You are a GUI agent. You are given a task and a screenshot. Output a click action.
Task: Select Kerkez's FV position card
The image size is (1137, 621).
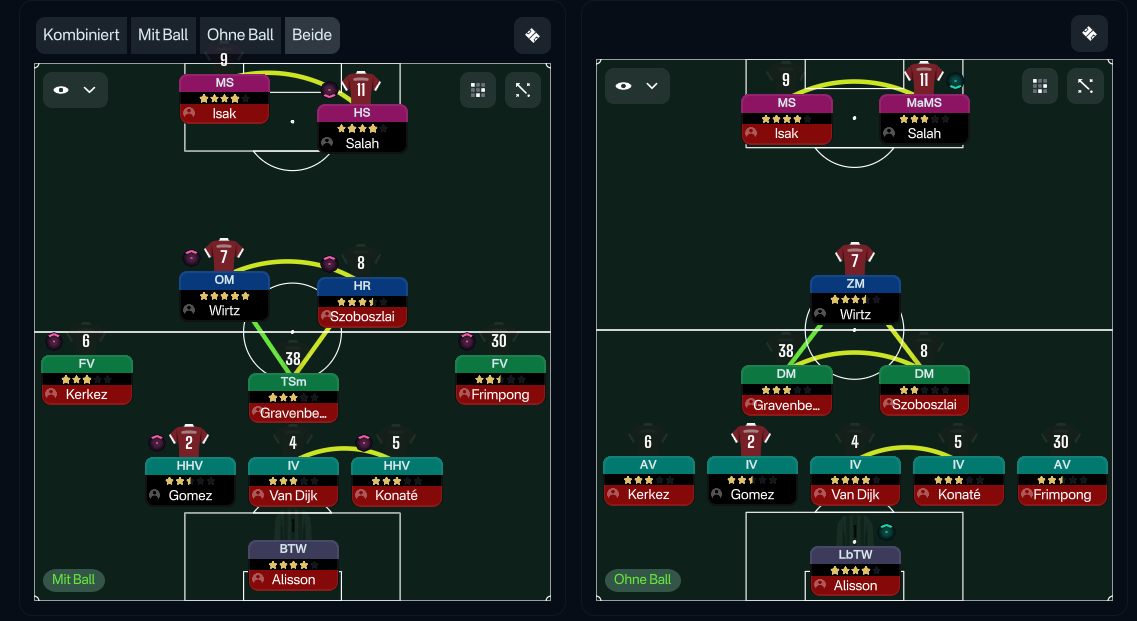(x=86, y=379)
